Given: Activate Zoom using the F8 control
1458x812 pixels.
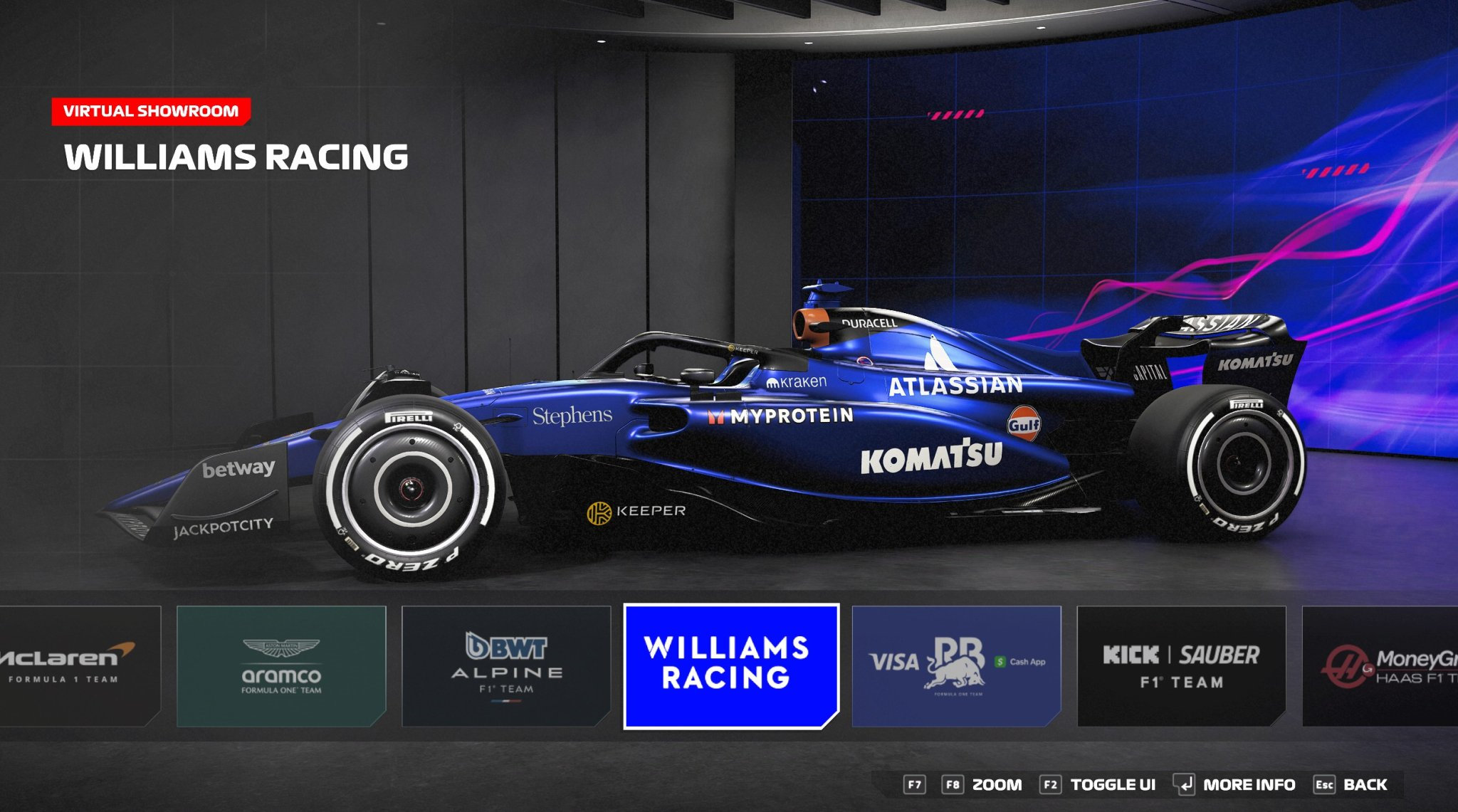Looking at the screenshot, I should (x=953, y=786).
